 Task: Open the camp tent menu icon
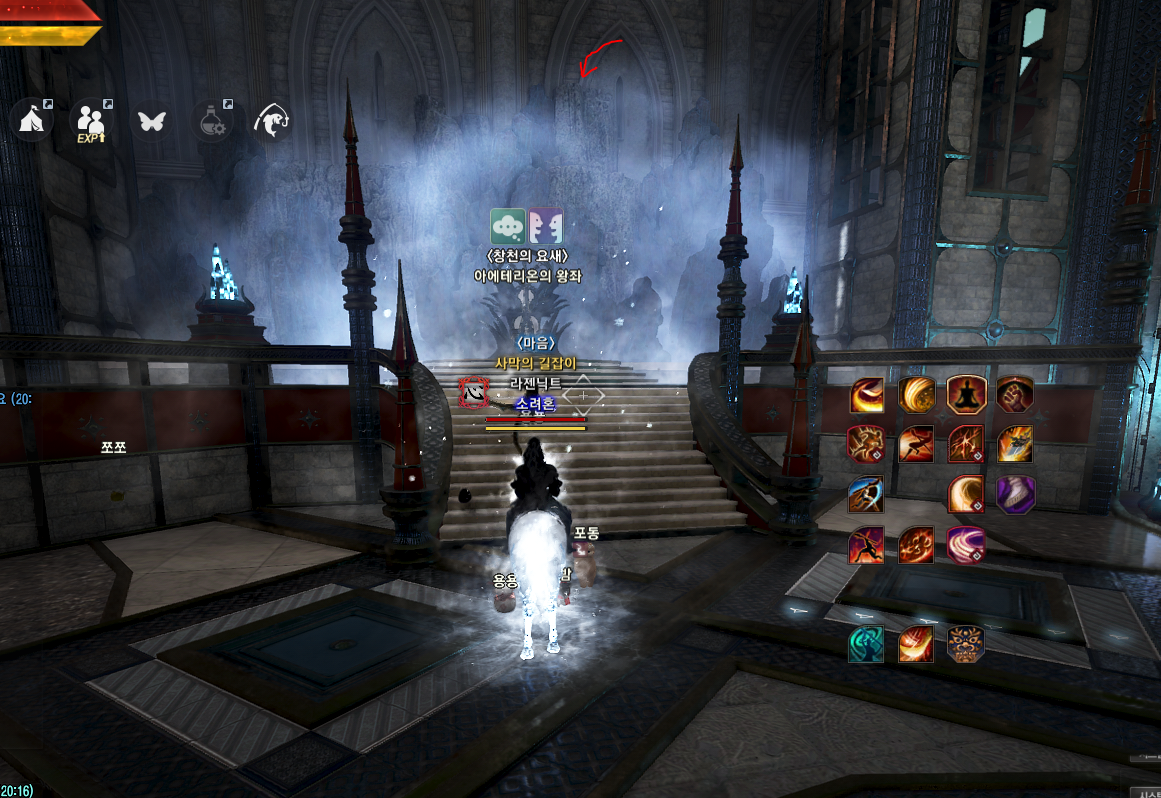pos(31,121)
